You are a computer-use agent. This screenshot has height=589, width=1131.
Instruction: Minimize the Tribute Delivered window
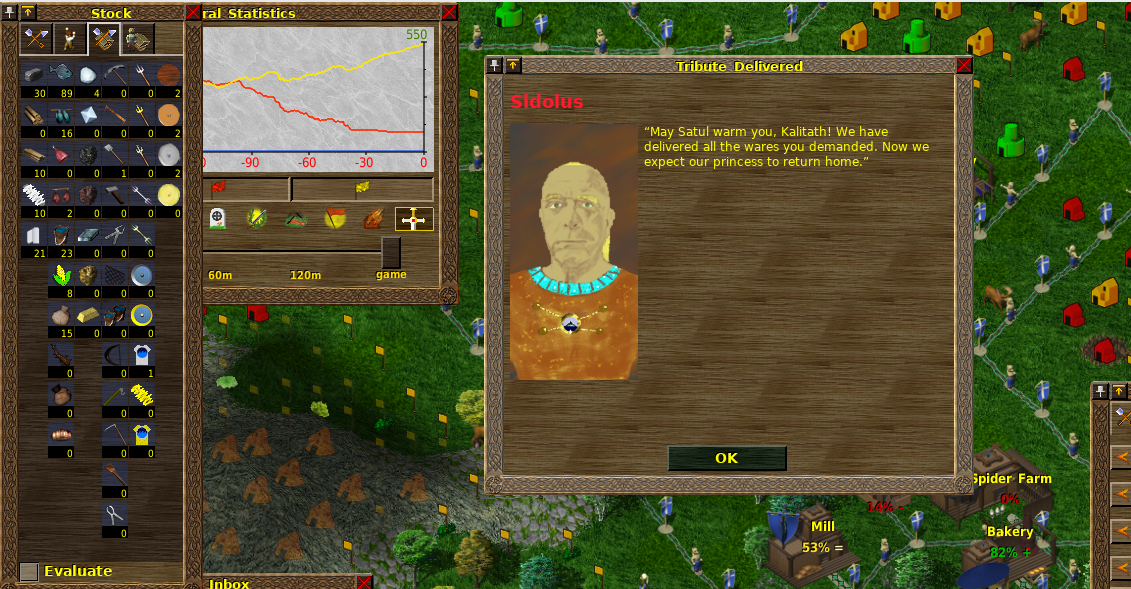(x=512, y=66)
